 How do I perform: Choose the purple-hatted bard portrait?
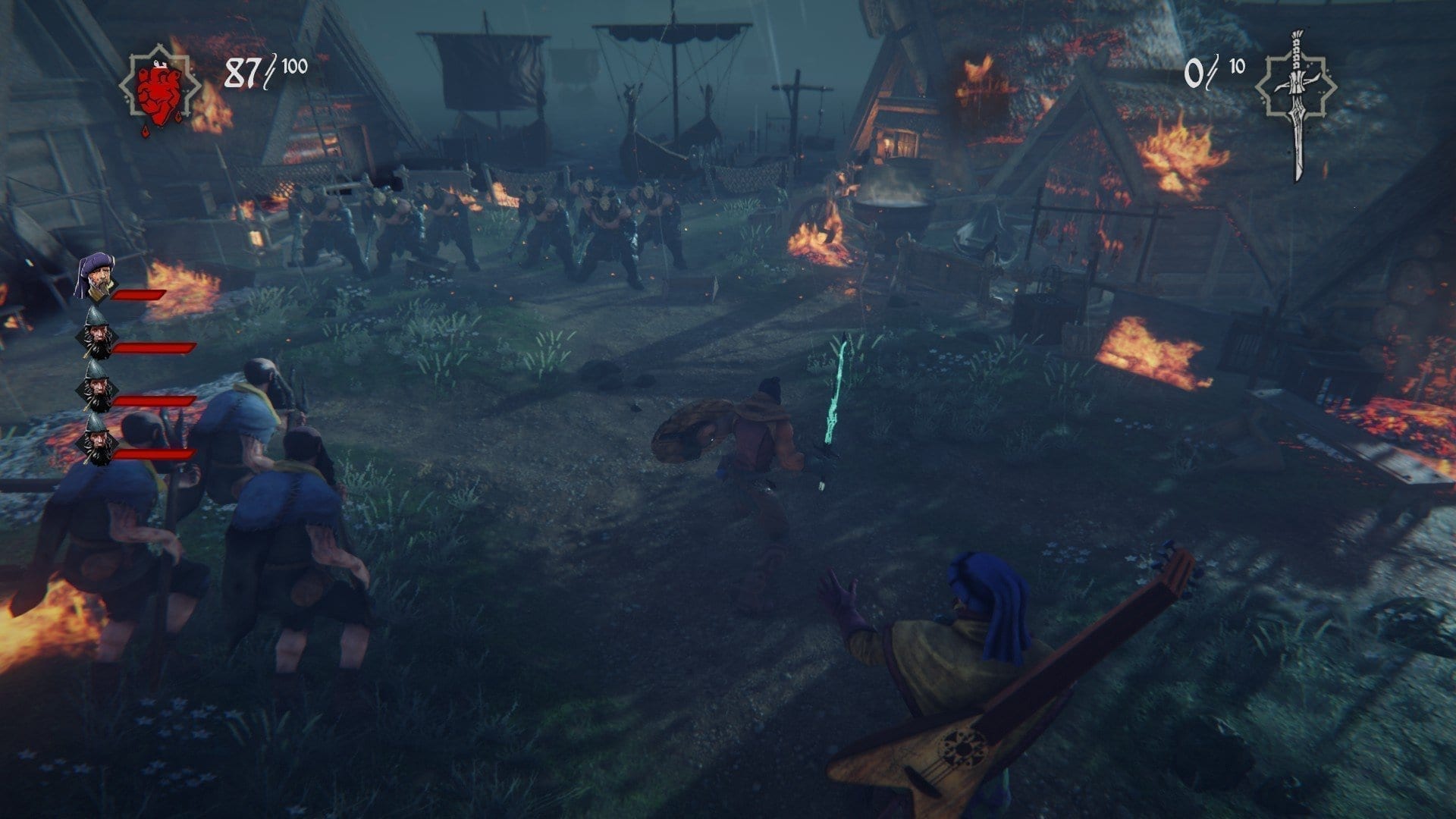pos(96,278)
